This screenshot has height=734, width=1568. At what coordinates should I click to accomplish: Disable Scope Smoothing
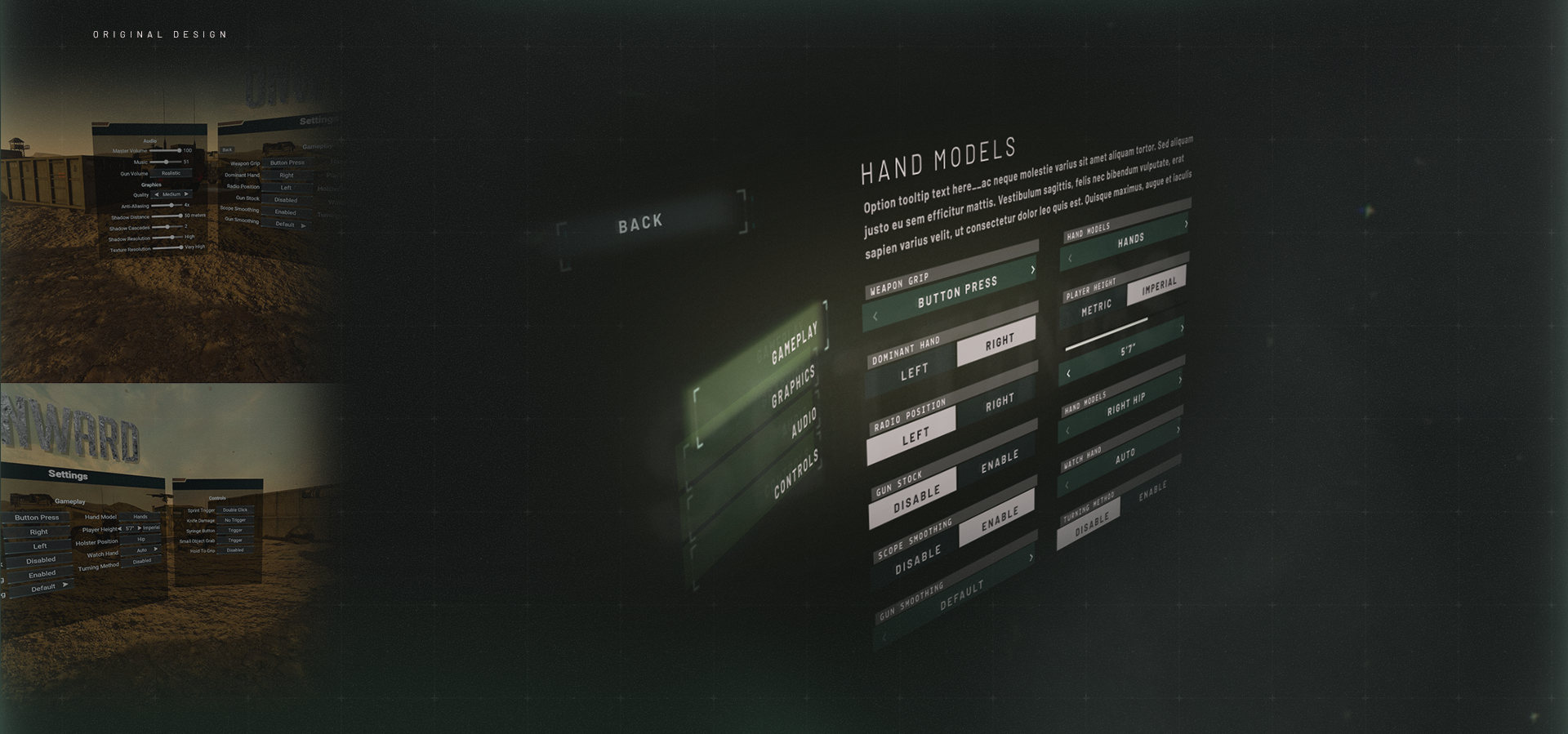[917, 561]
